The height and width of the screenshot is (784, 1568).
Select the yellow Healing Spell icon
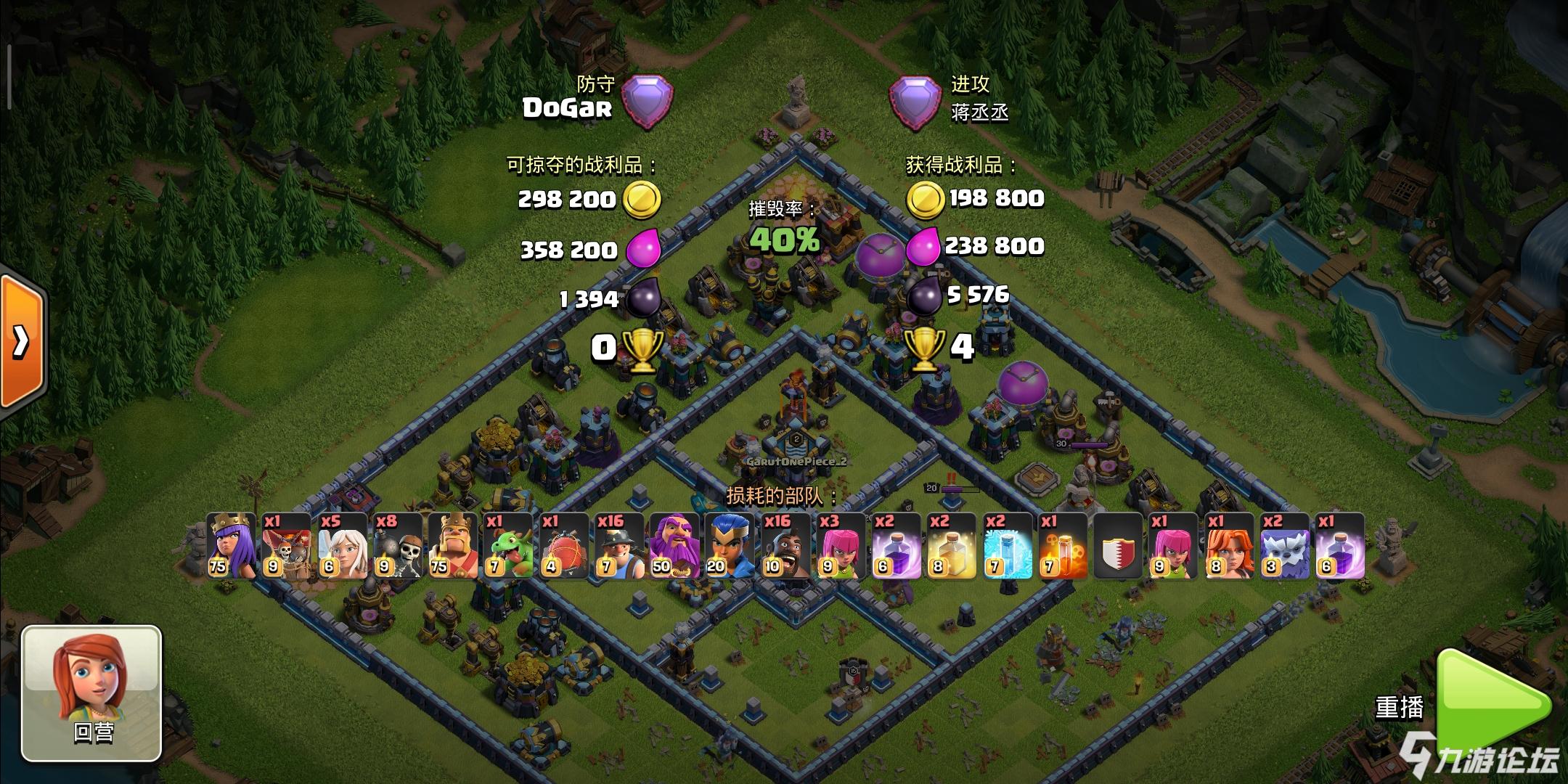click(952, 546)
